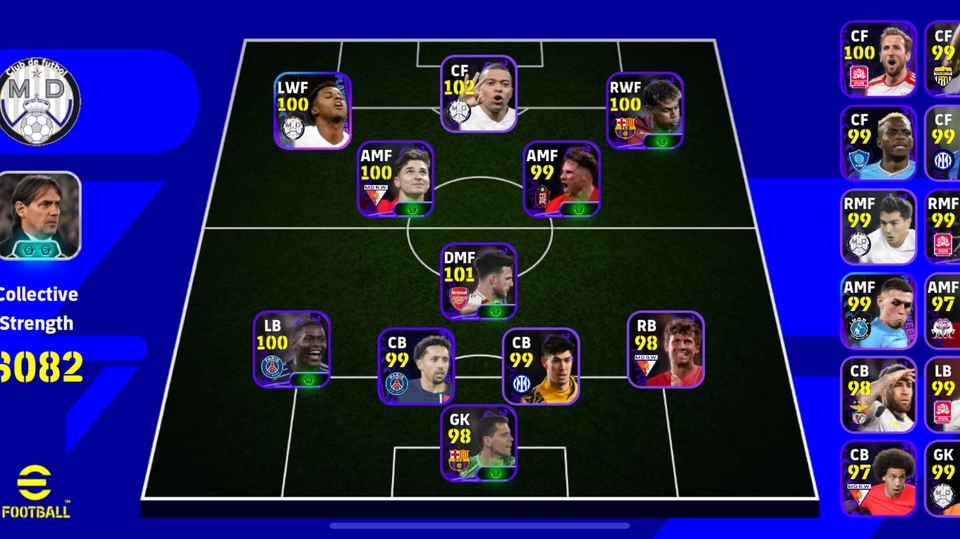Select the PSG CB 99 card
960x539 pixels.
pyautogui.click(x=416, y=367)
